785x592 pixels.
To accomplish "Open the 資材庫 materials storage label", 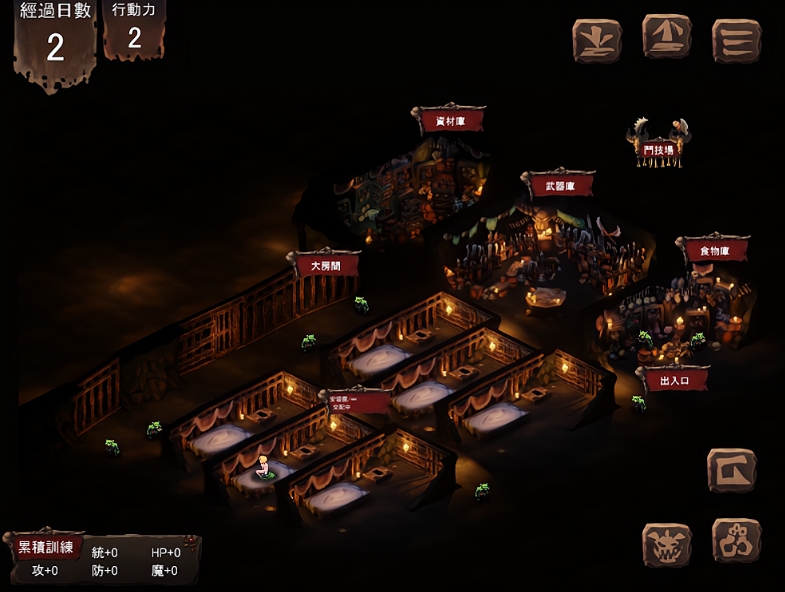I will [449, 121].
